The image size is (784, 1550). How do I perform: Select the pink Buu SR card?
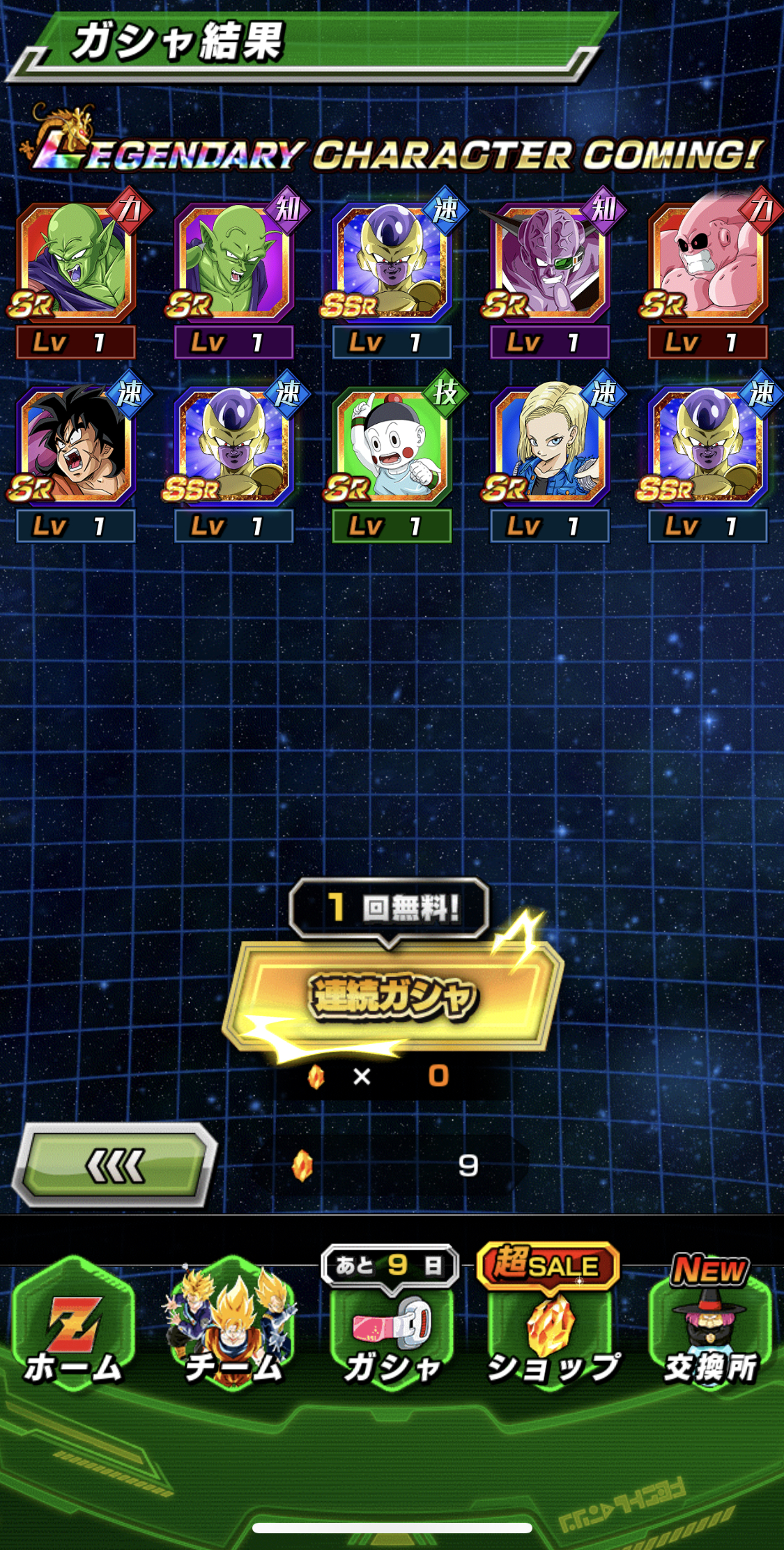tap(707, 263)
